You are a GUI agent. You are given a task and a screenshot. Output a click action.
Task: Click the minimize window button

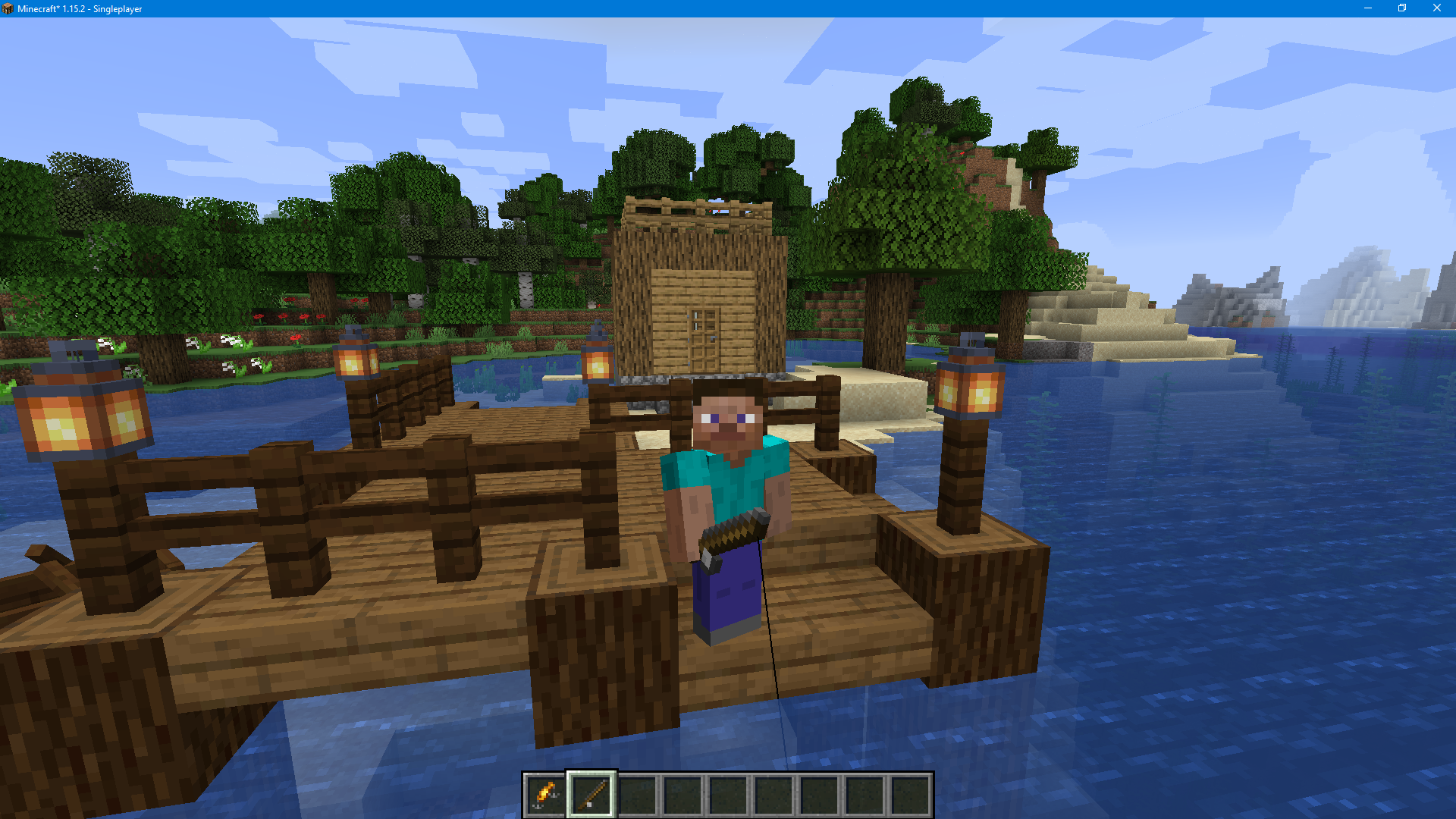(1367, 8)
